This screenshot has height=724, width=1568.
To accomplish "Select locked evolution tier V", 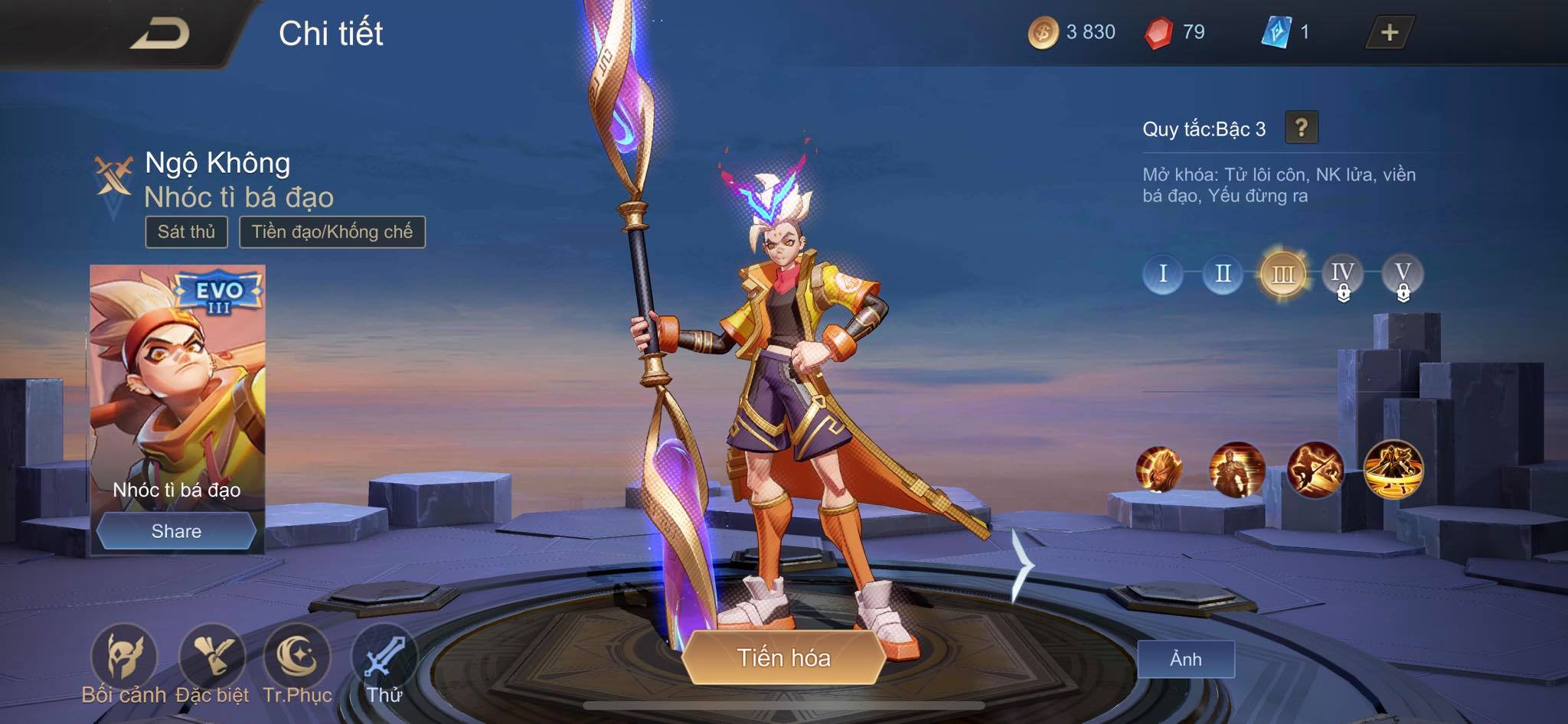I will [1403, 274].
